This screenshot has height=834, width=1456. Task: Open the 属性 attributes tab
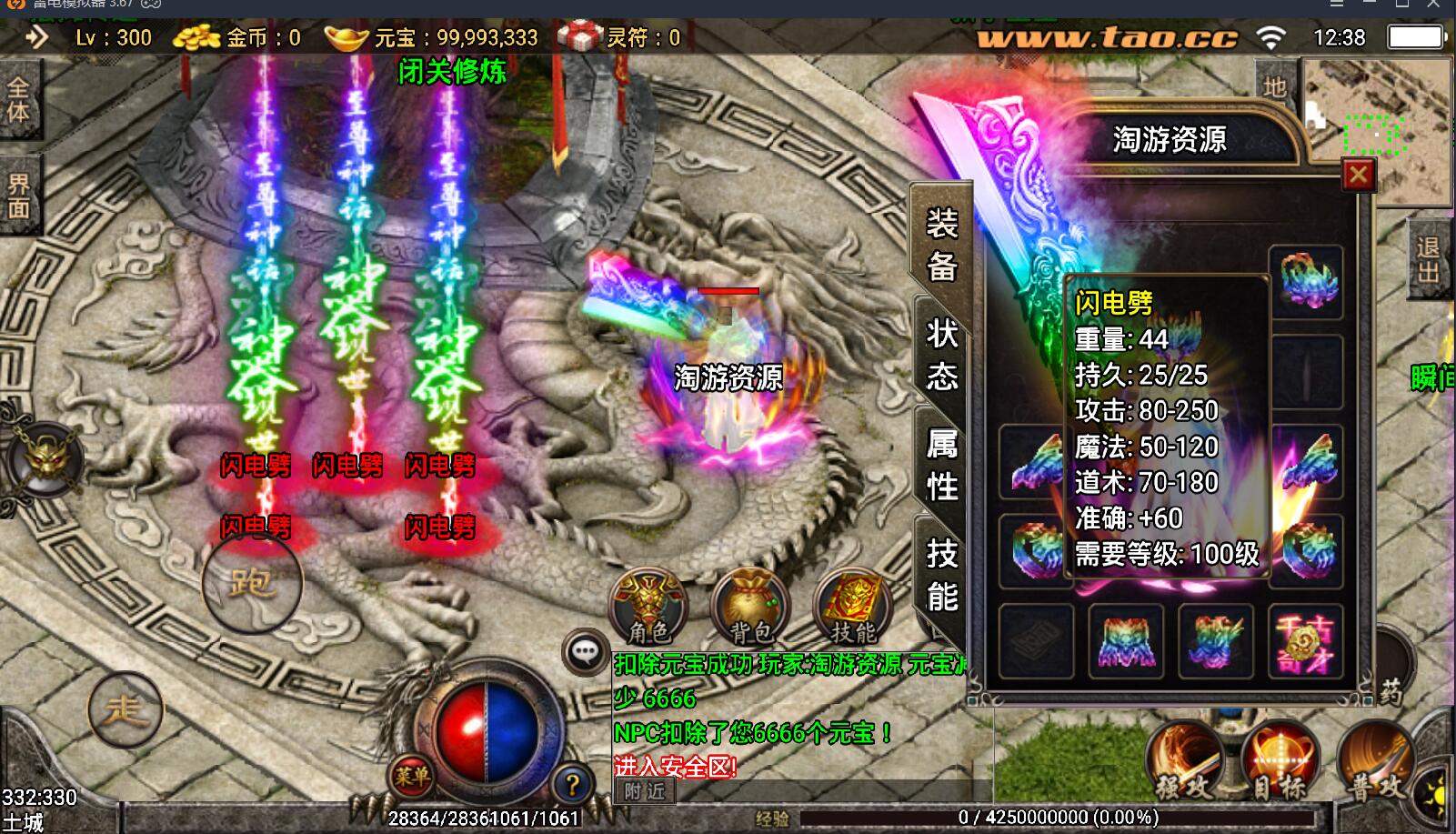[942, 465]
